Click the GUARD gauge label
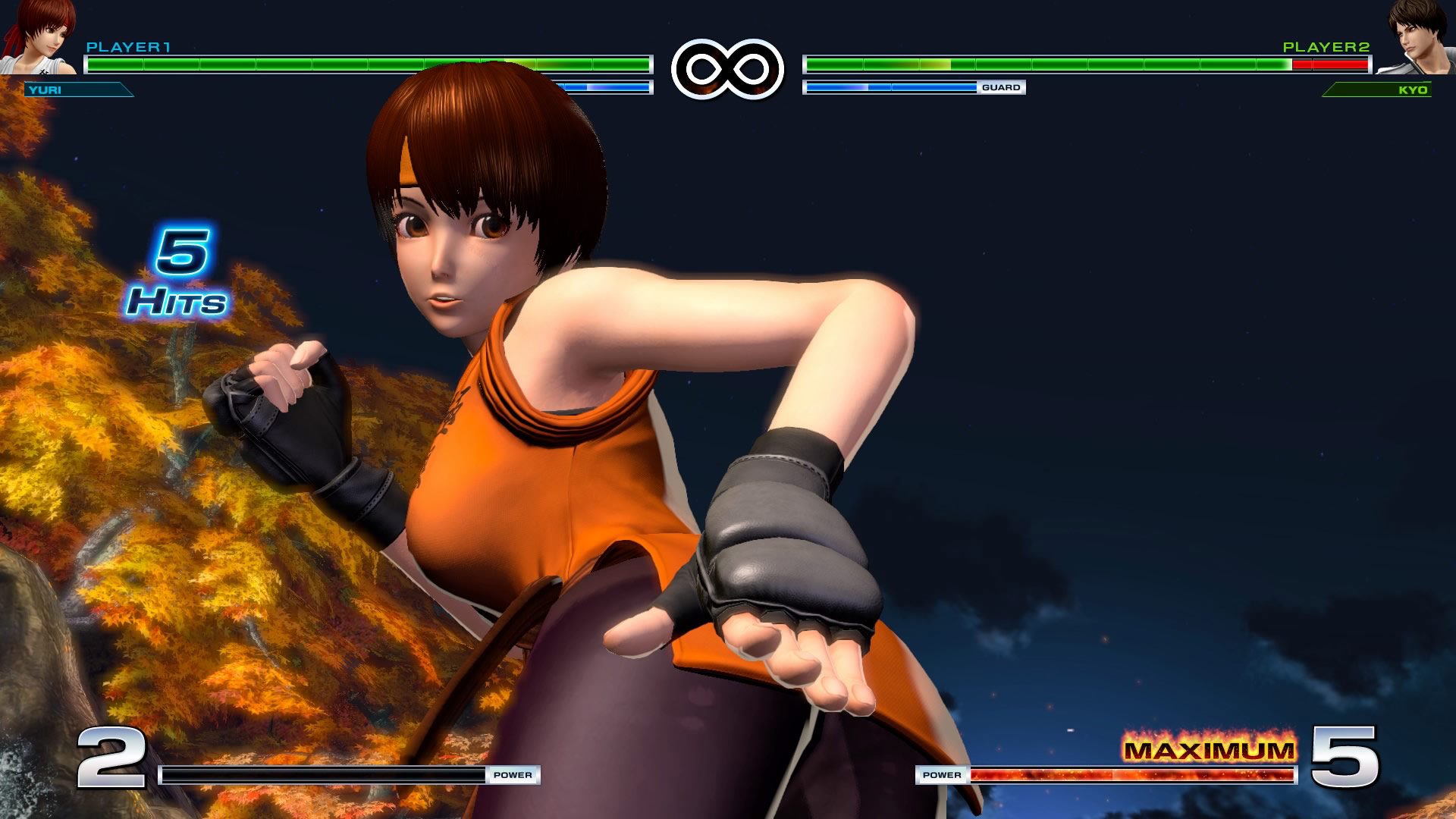 coord(1003,87)
